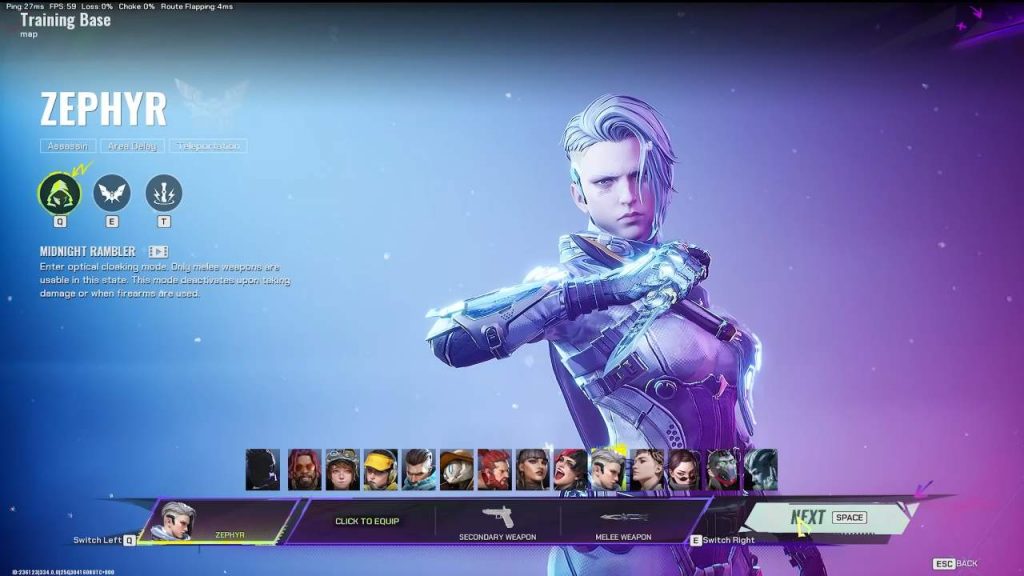
Task: Select the hero in the cowboy hat
Action: [x=456, y=469]
